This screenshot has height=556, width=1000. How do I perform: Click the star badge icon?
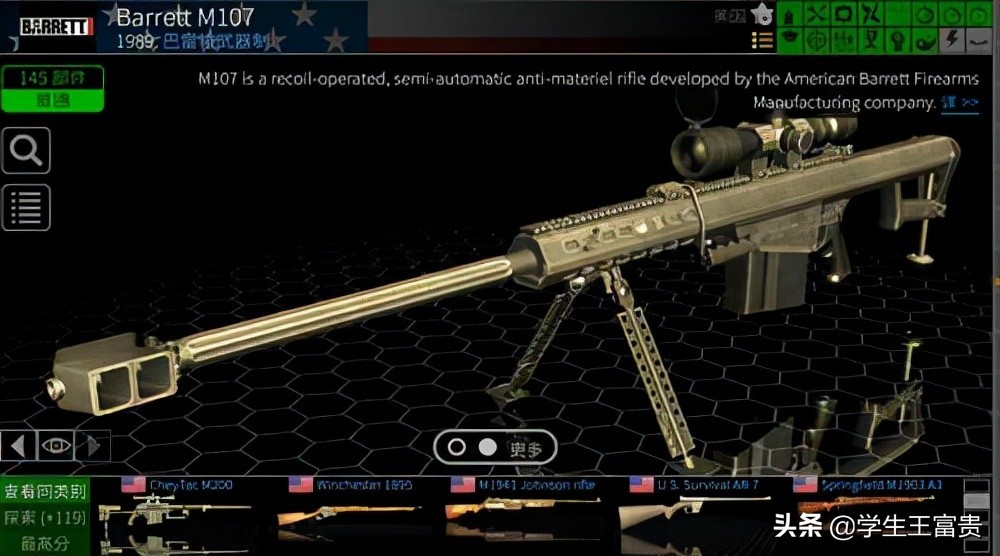(x=761, y=15)
